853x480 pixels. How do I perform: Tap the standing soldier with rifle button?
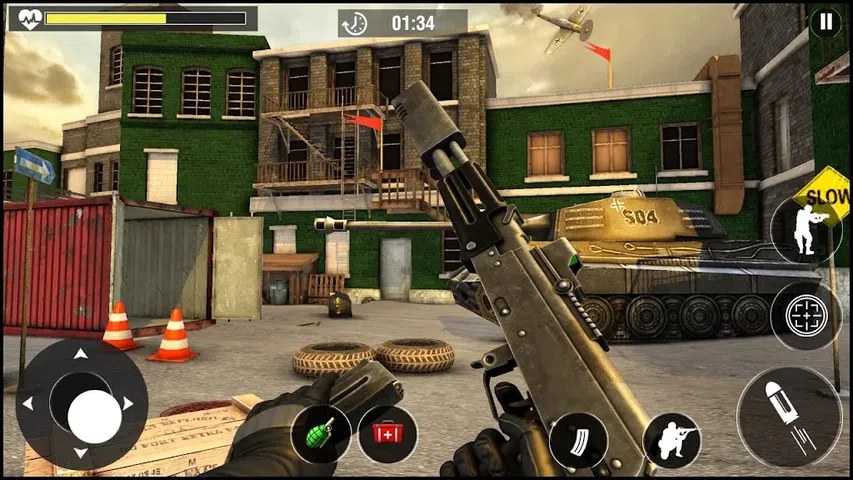pos(805,229)
